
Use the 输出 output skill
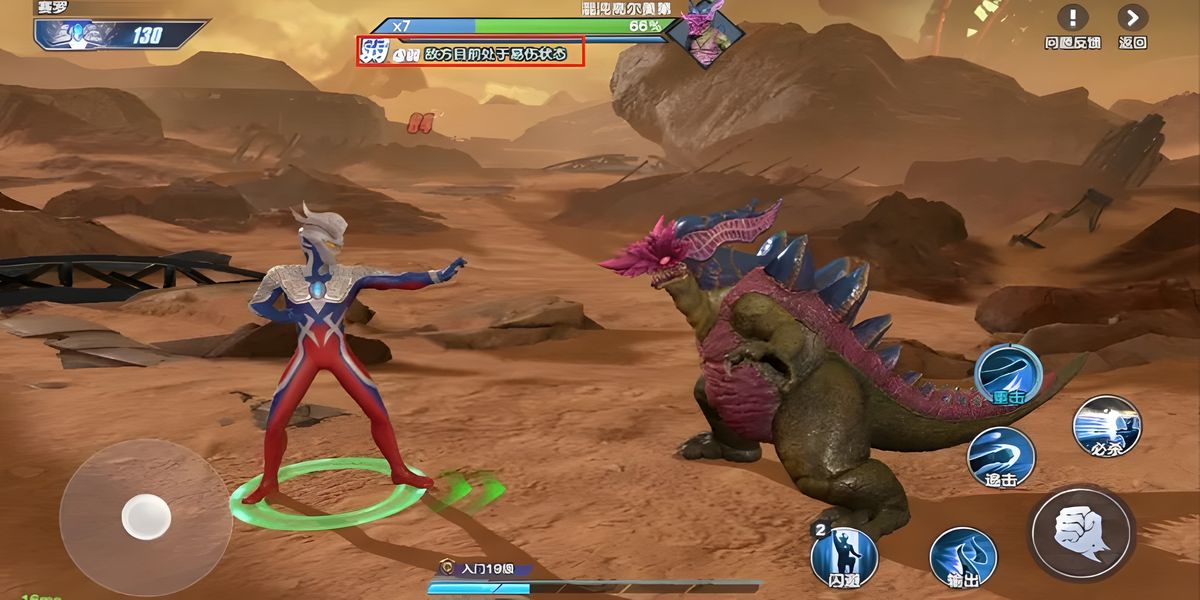tap(963, 557)
